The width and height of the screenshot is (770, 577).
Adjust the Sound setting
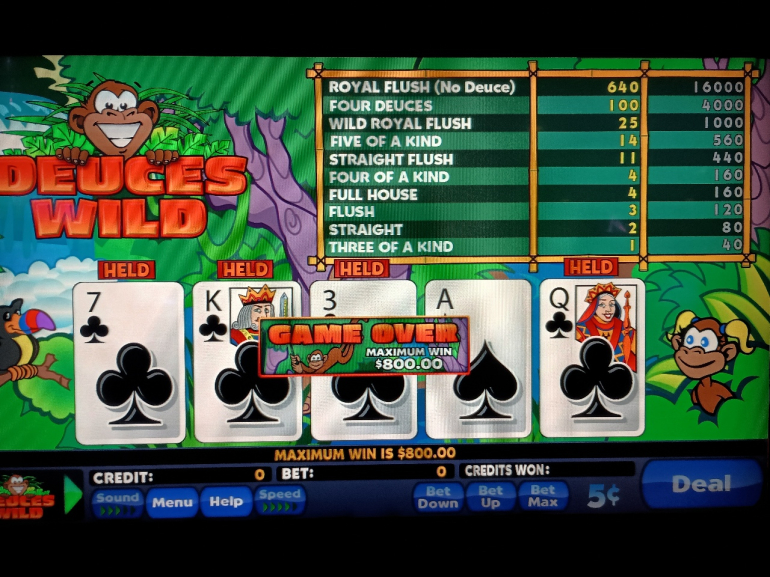118,499
